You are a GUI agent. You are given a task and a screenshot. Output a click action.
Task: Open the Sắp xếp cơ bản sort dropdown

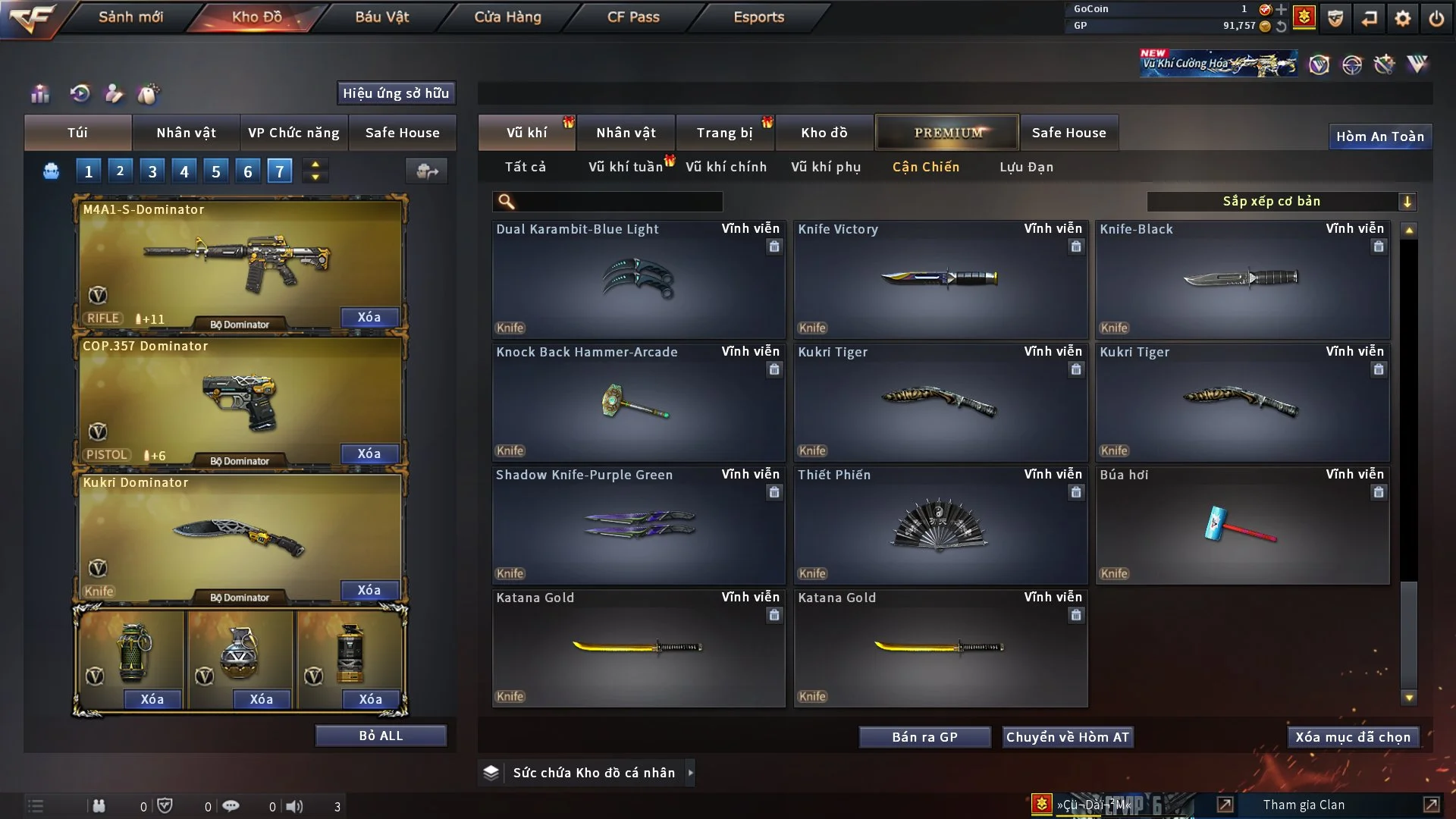(1281, 201)
